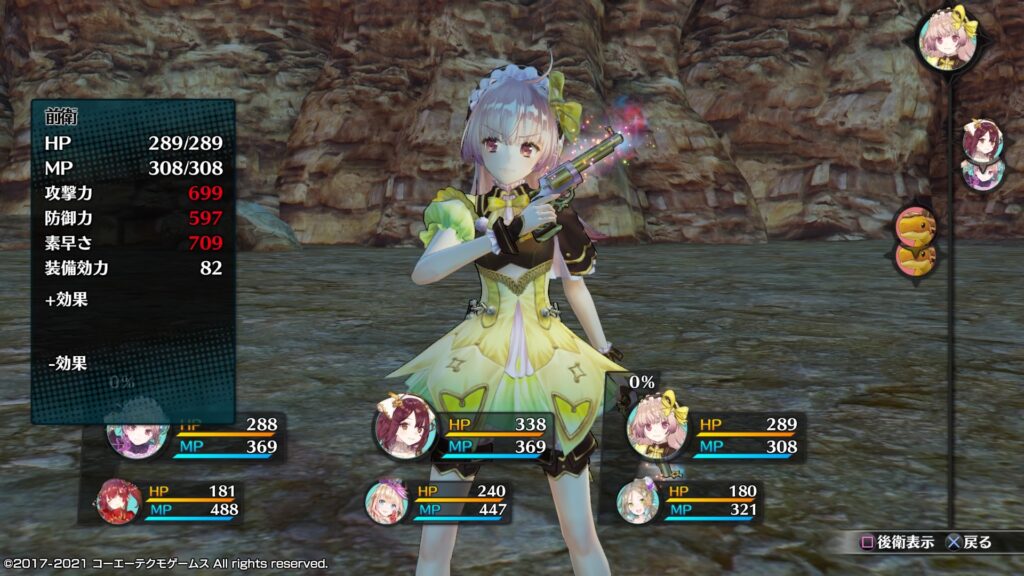Select the brown-haired girl's icon on the turn timeline

click(x=982, y=141)
